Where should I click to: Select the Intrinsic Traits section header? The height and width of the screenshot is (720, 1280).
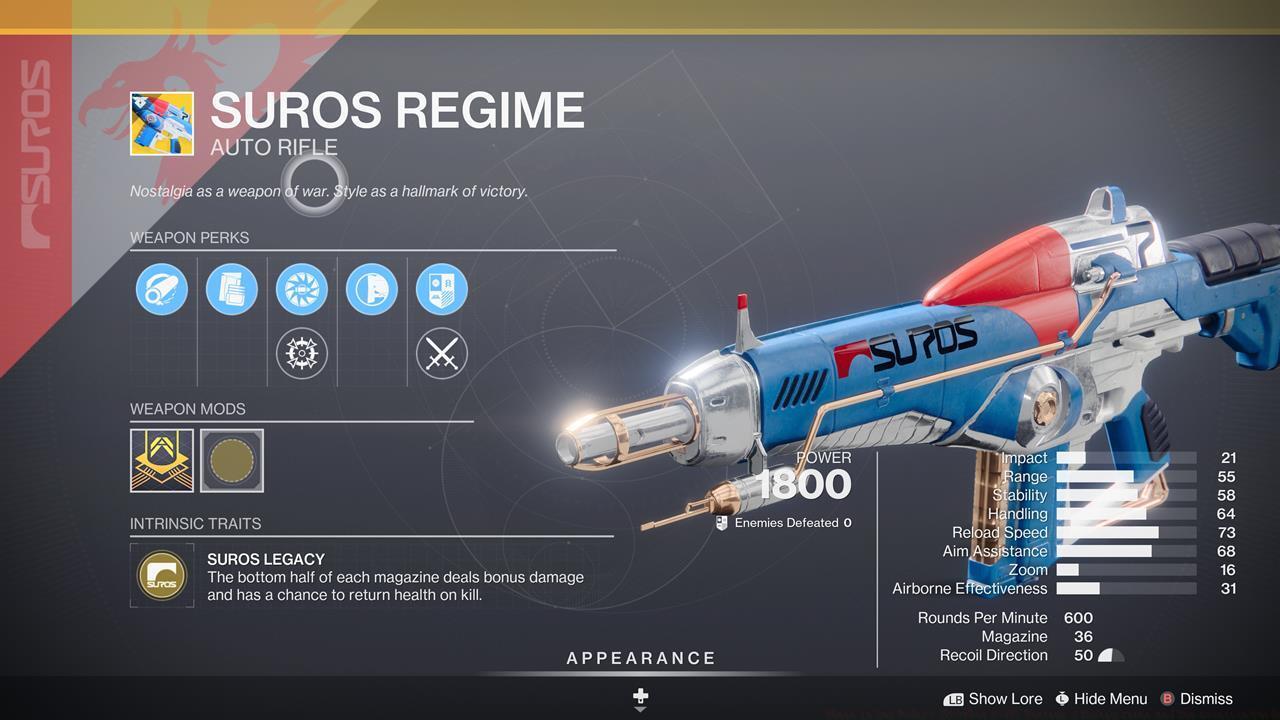[196, 523]
